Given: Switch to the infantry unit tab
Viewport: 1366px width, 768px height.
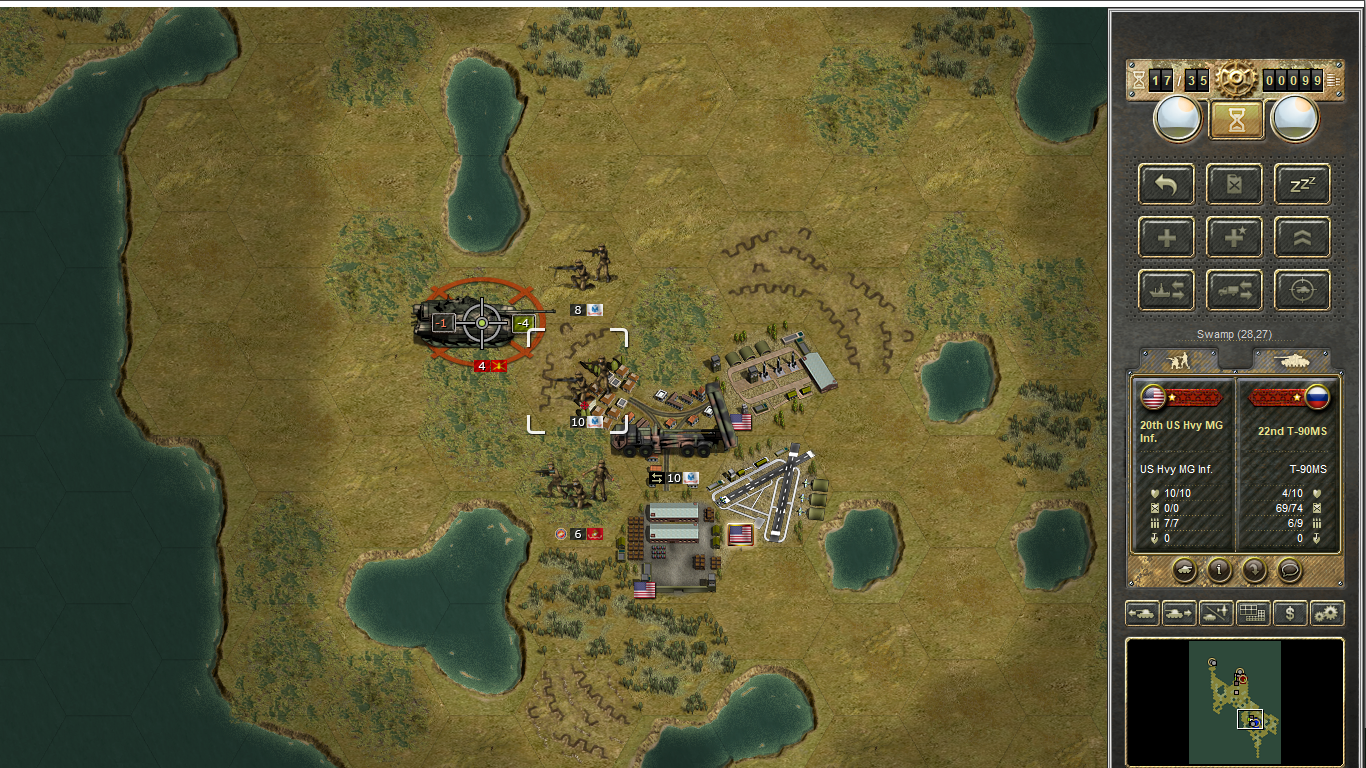Looking at the screenshot, I should coord(1178,360).
